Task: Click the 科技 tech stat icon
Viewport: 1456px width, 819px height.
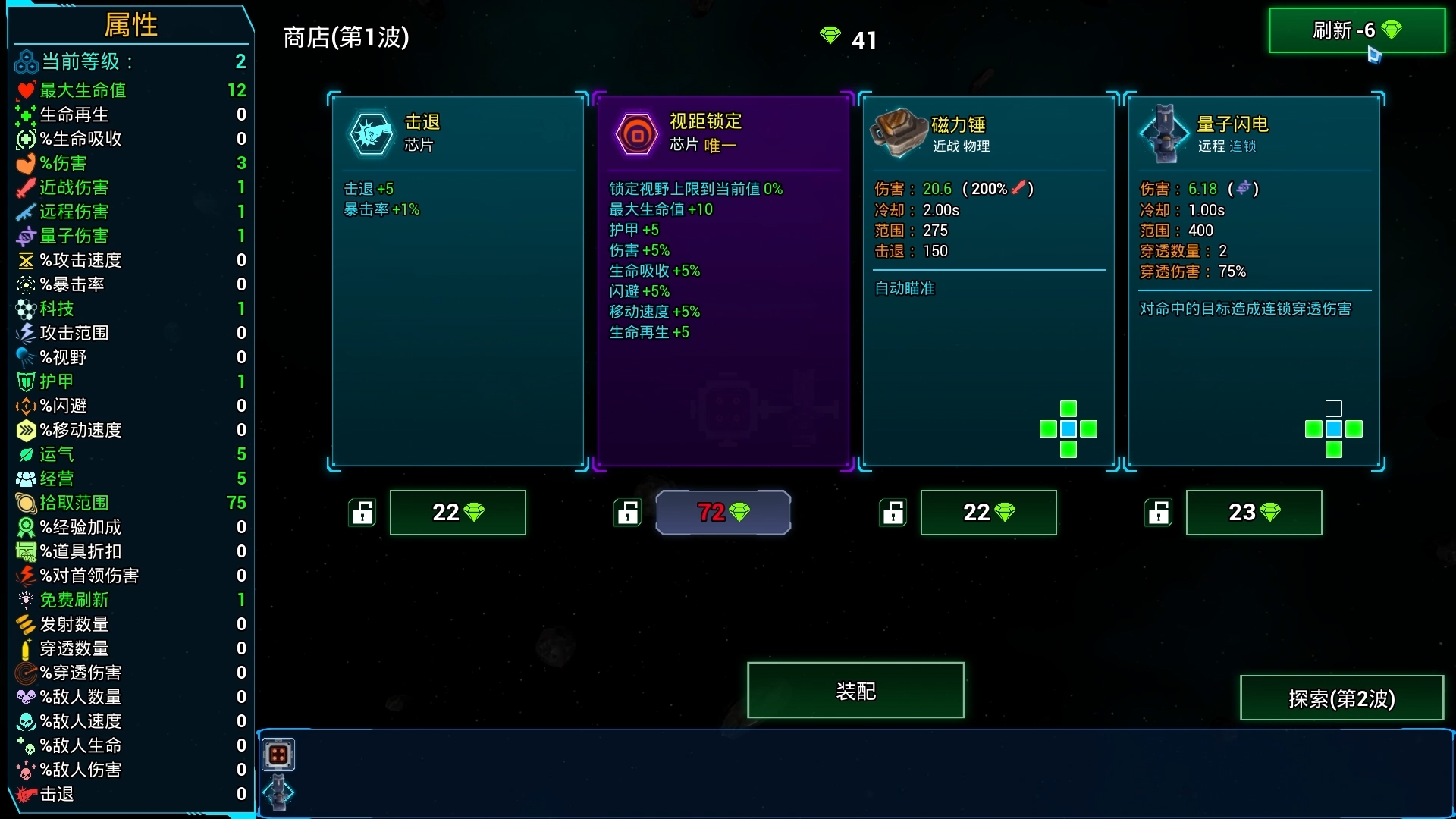Action: 25,309
